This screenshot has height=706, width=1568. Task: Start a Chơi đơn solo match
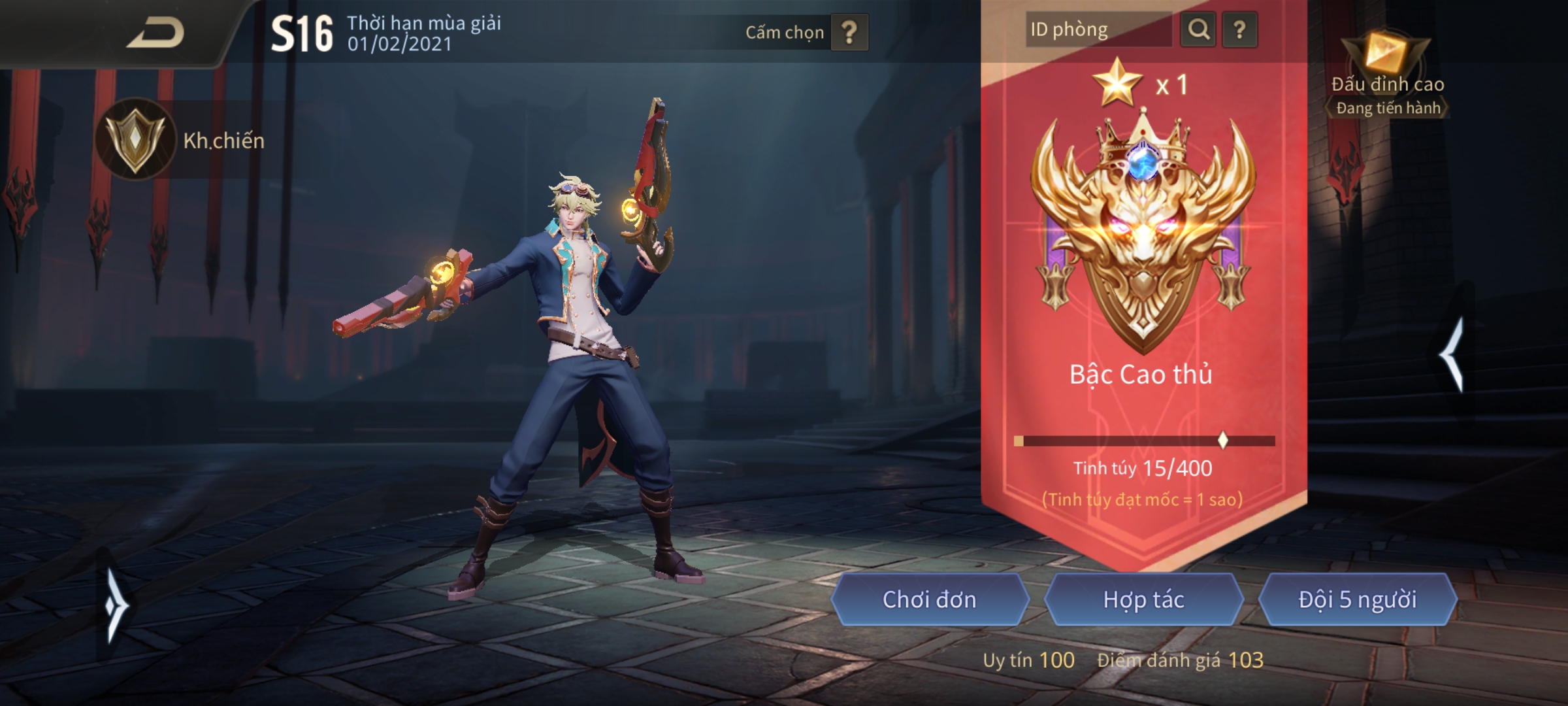929,599
